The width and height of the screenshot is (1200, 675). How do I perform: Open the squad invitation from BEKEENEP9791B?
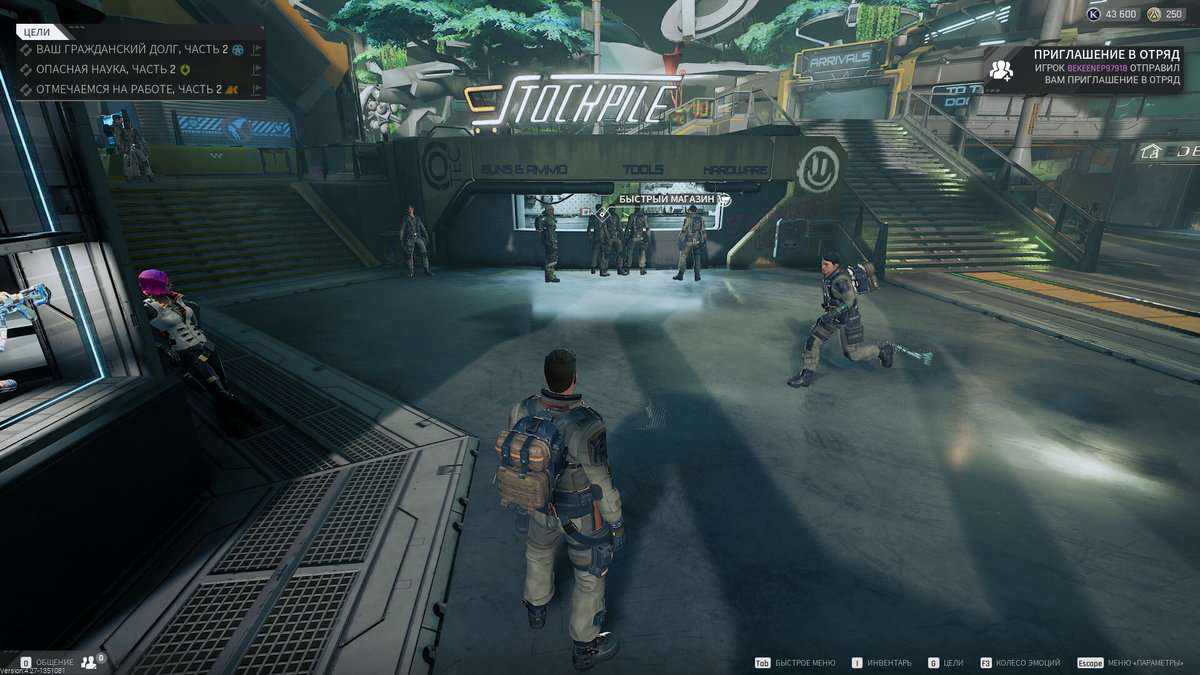(1106, 67)
